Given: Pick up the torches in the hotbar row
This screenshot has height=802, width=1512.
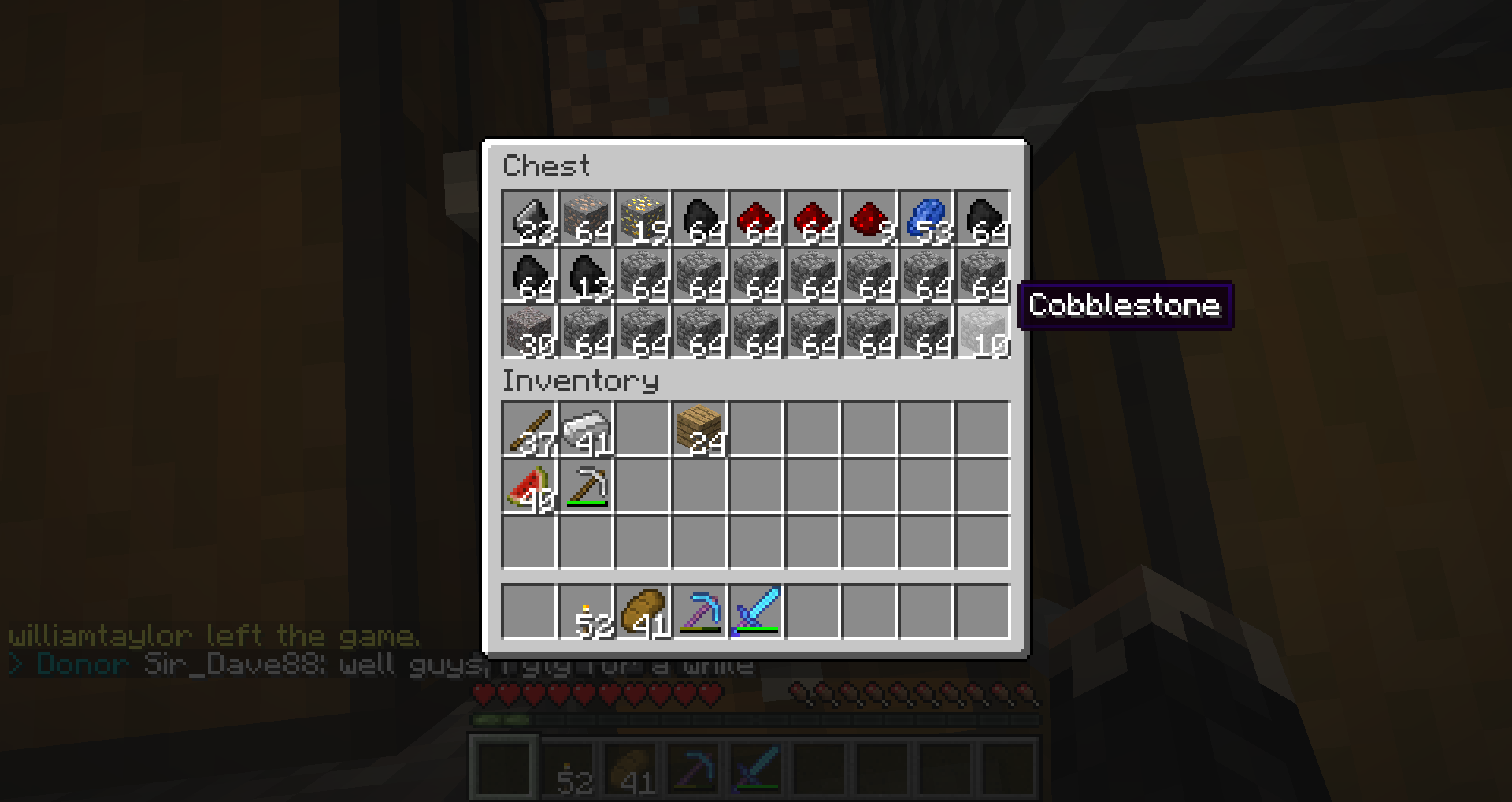Looking at the screenshot, I should 586,612.
